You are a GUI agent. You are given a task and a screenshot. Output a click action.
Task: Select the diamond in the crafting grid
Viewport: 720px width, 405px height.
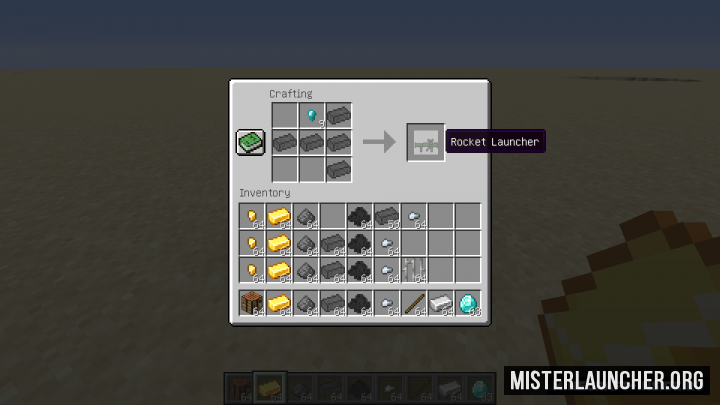tap(312, 116)
